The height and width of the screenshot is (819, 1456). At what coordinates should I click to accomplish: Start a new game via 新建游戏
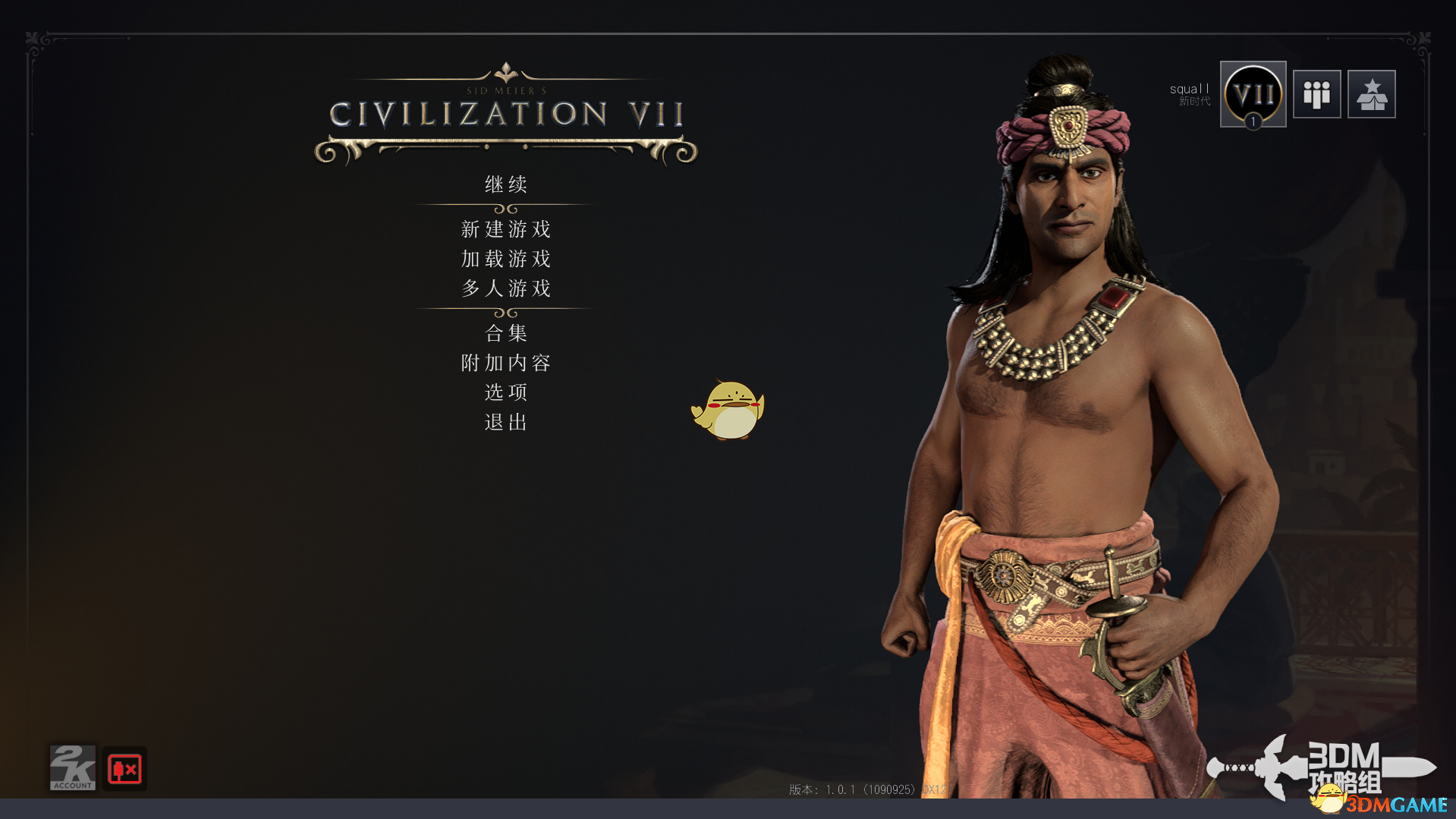pyautogui.click(x=505, y=229)
